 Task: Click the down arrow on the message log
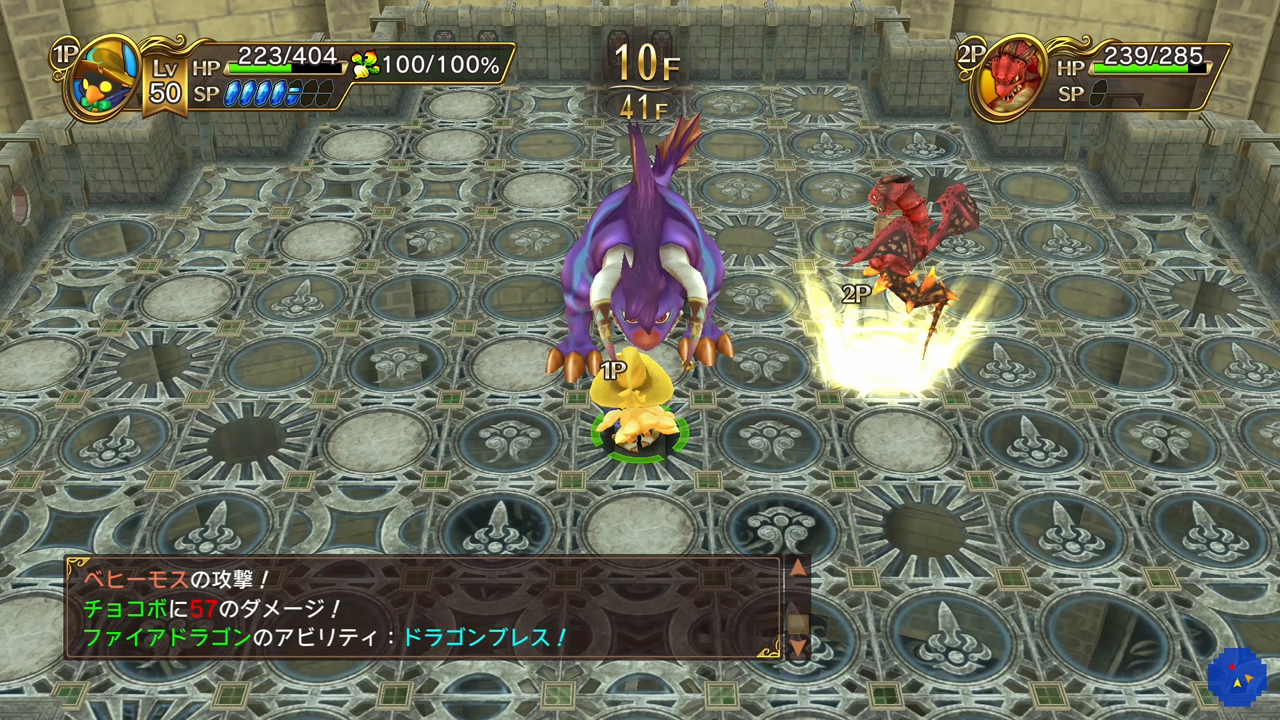(798, 648)
